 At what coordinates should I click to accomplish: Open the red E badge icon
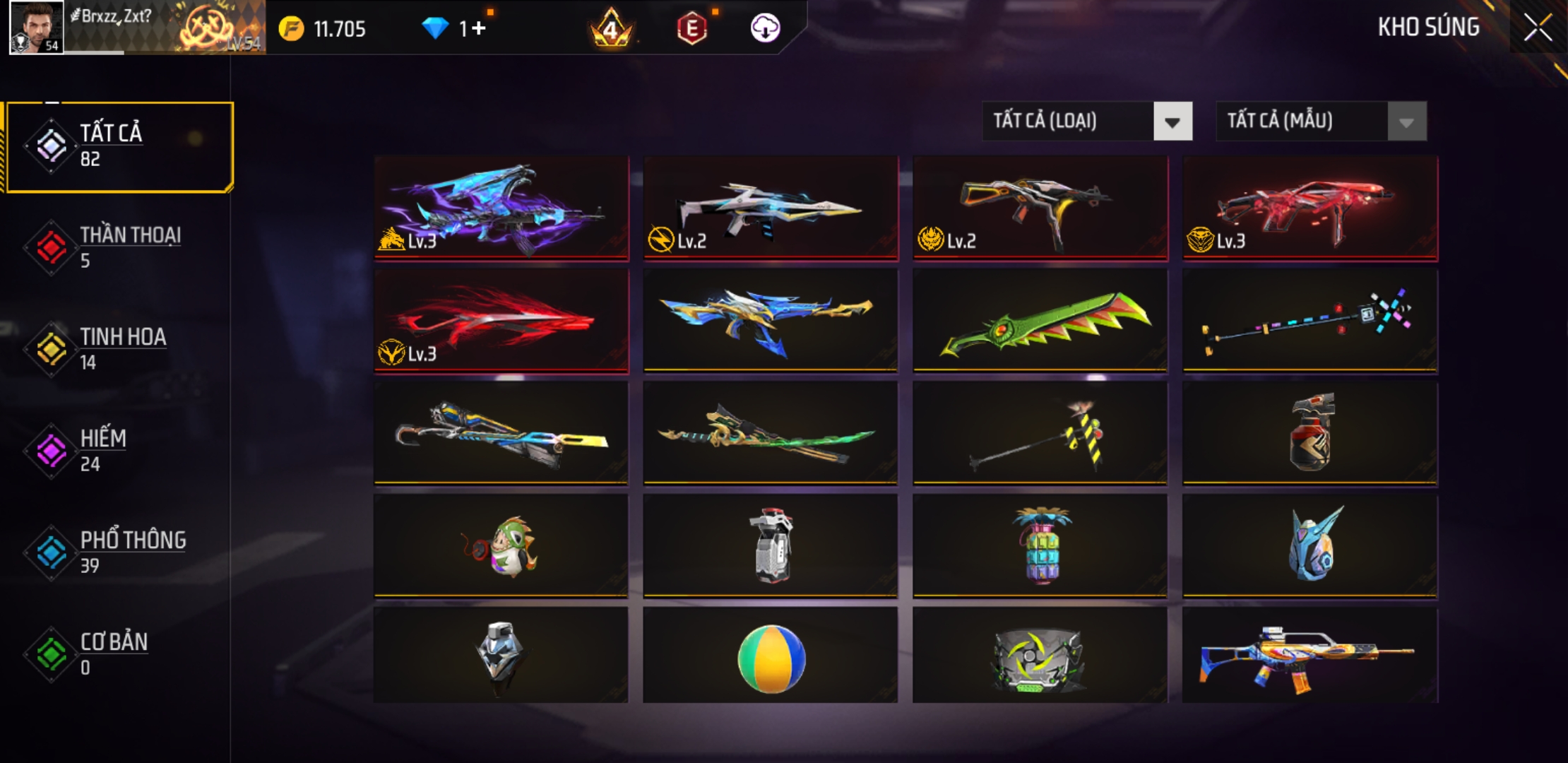coord(691,28)
